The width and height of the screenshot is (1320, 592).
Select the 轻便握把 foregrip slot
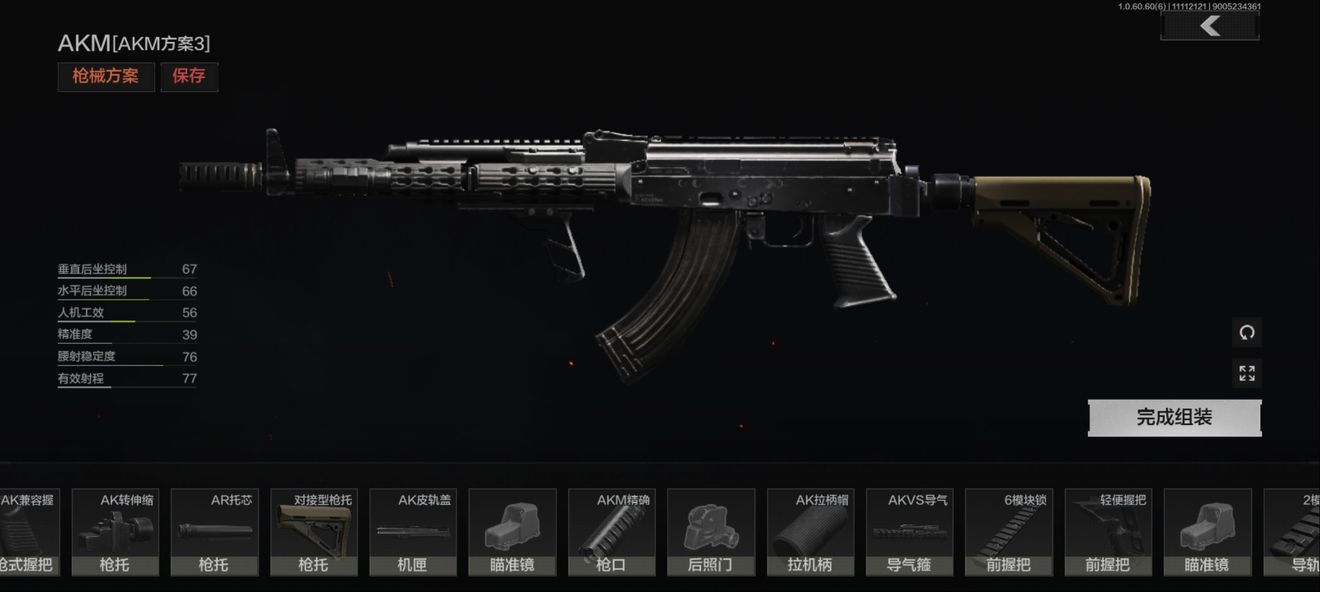coord(1108,532)
